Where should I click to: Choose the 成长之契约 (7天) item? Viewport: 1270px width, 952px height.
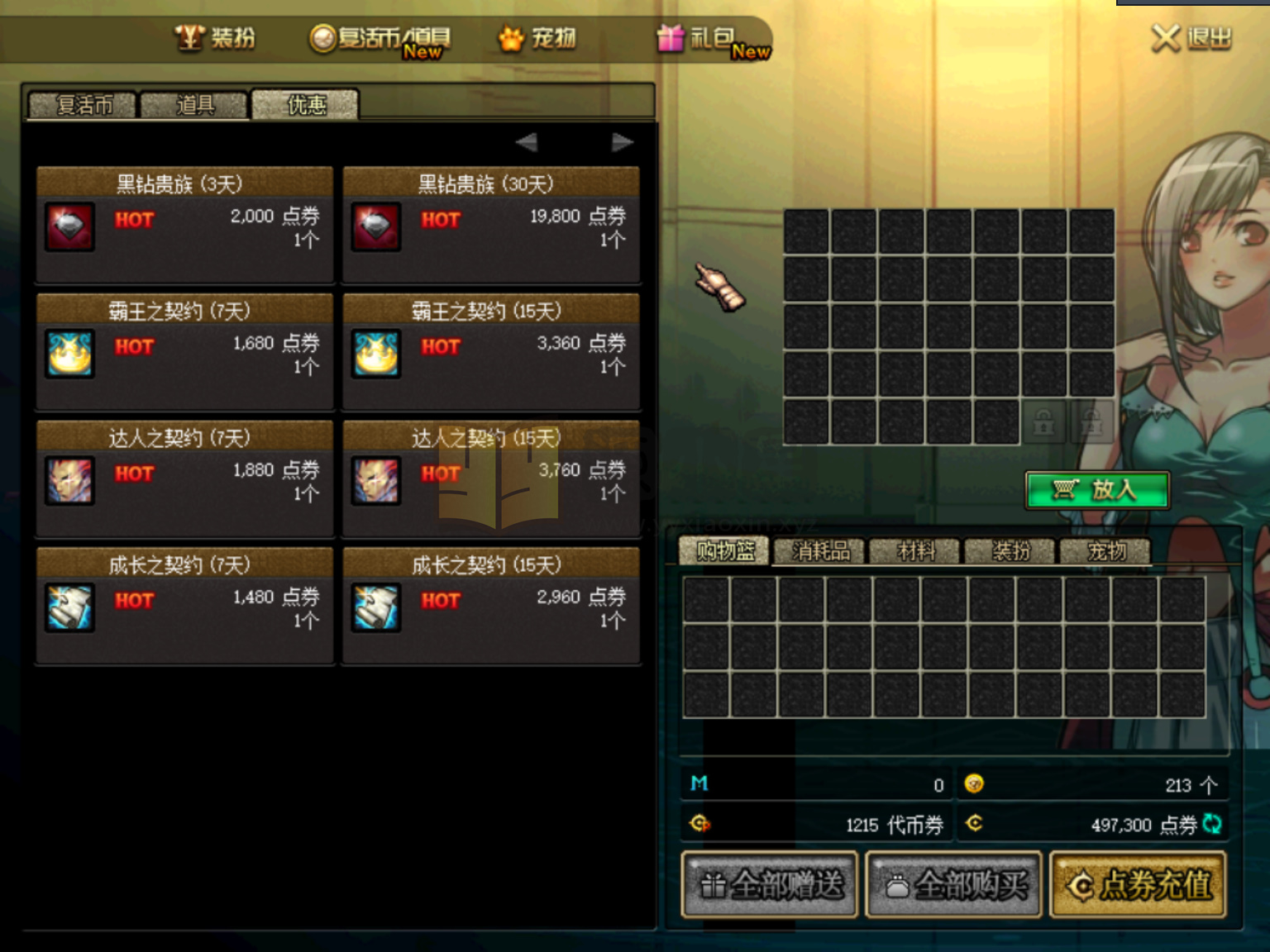click(184, 606)
